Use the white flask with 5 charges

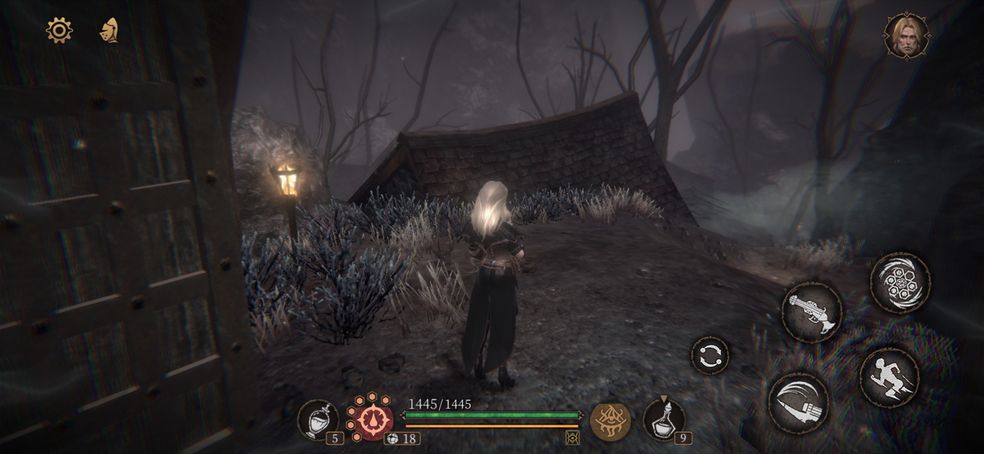(319, 420)
